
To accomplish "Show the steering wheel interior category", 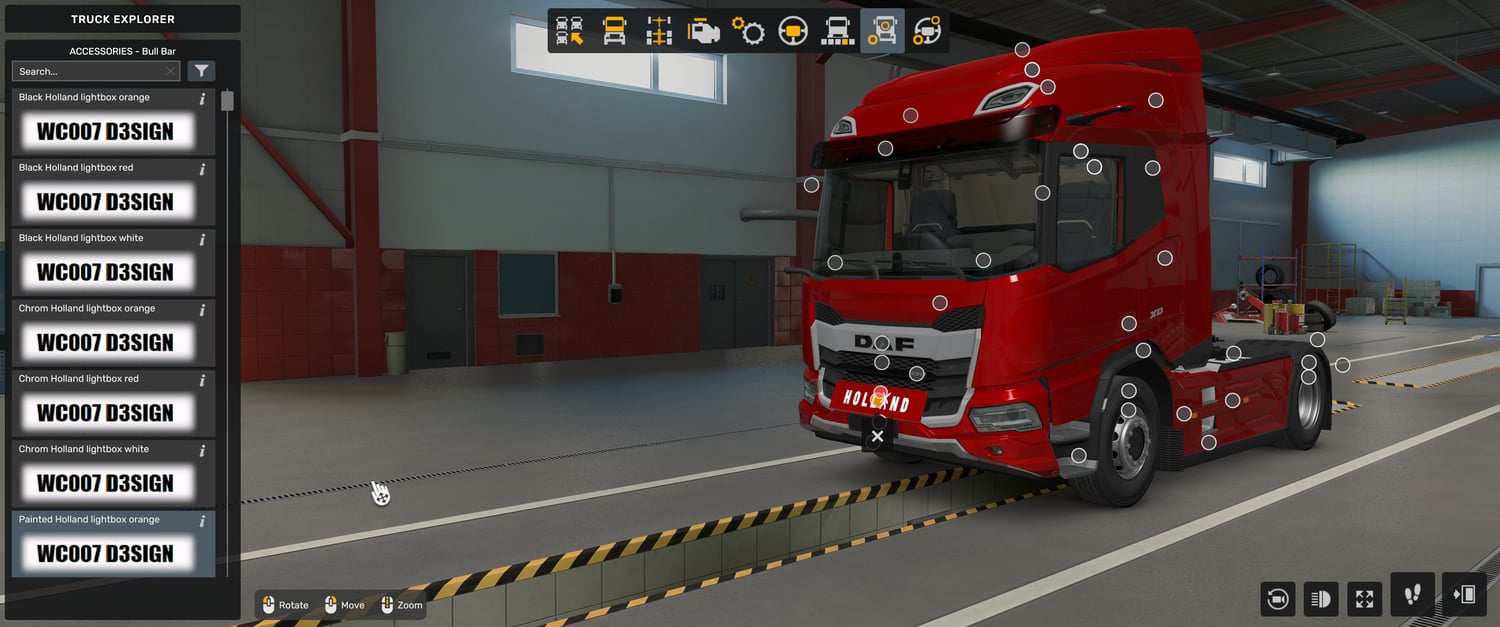I will coord(793,31).
